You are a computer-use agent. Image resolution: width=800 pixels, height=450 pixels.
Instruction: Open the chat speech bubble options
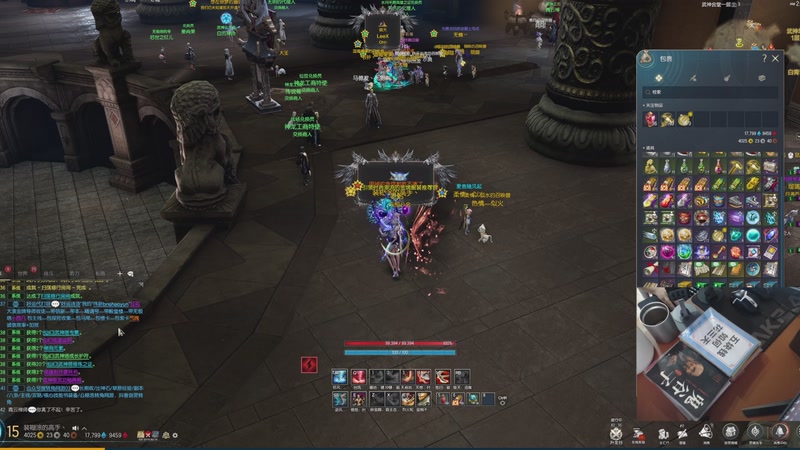click(x=130, y=273)
